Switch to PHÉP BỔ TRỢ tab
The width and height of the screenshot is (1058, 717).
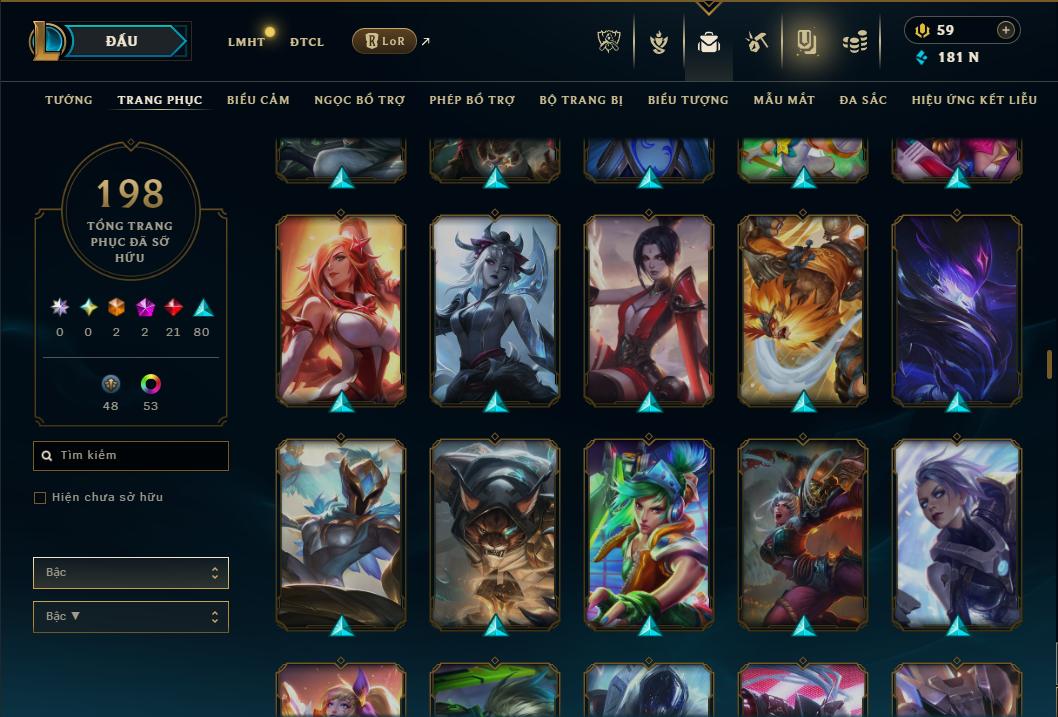tap(472, 100)
